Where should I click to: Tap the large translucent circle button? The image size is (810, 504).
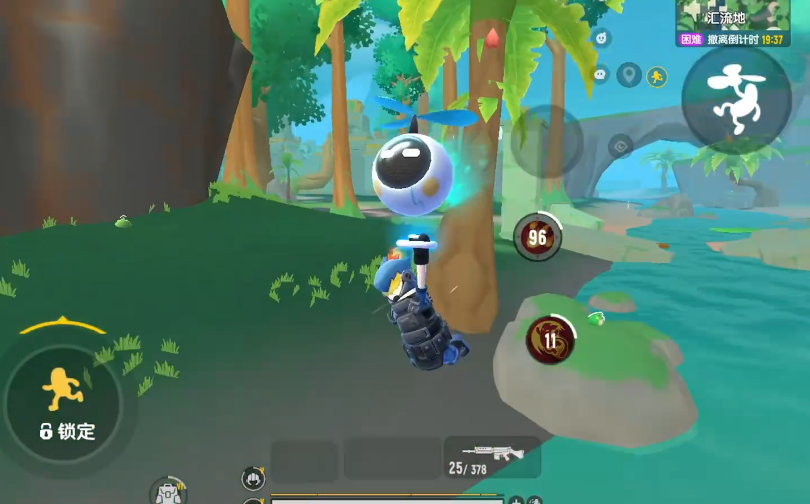point(546,141)
